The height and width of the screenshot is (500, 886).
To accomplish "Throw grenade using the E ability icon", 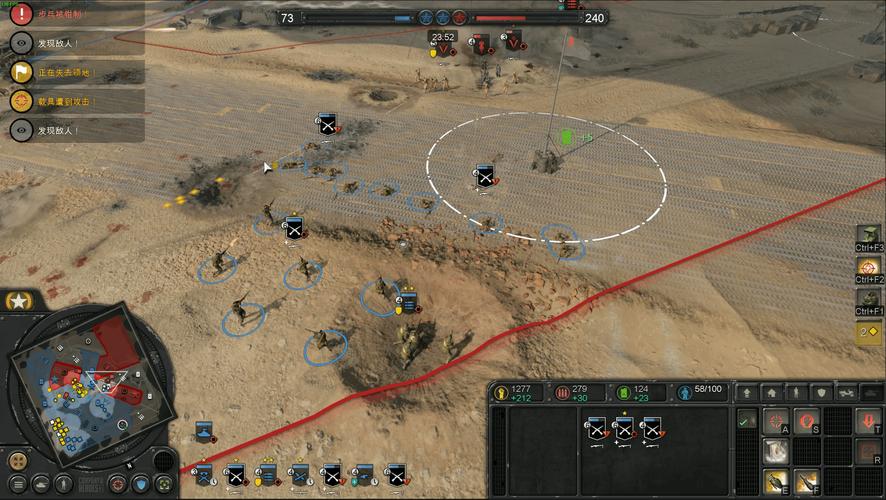I will pyautogui.click(x=777, y=482).
